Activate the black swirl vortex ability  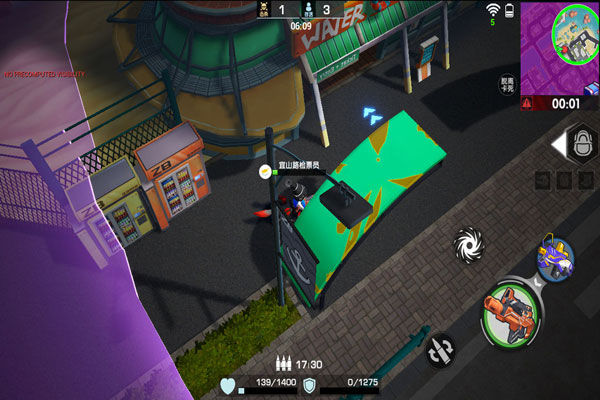(467, 243)
